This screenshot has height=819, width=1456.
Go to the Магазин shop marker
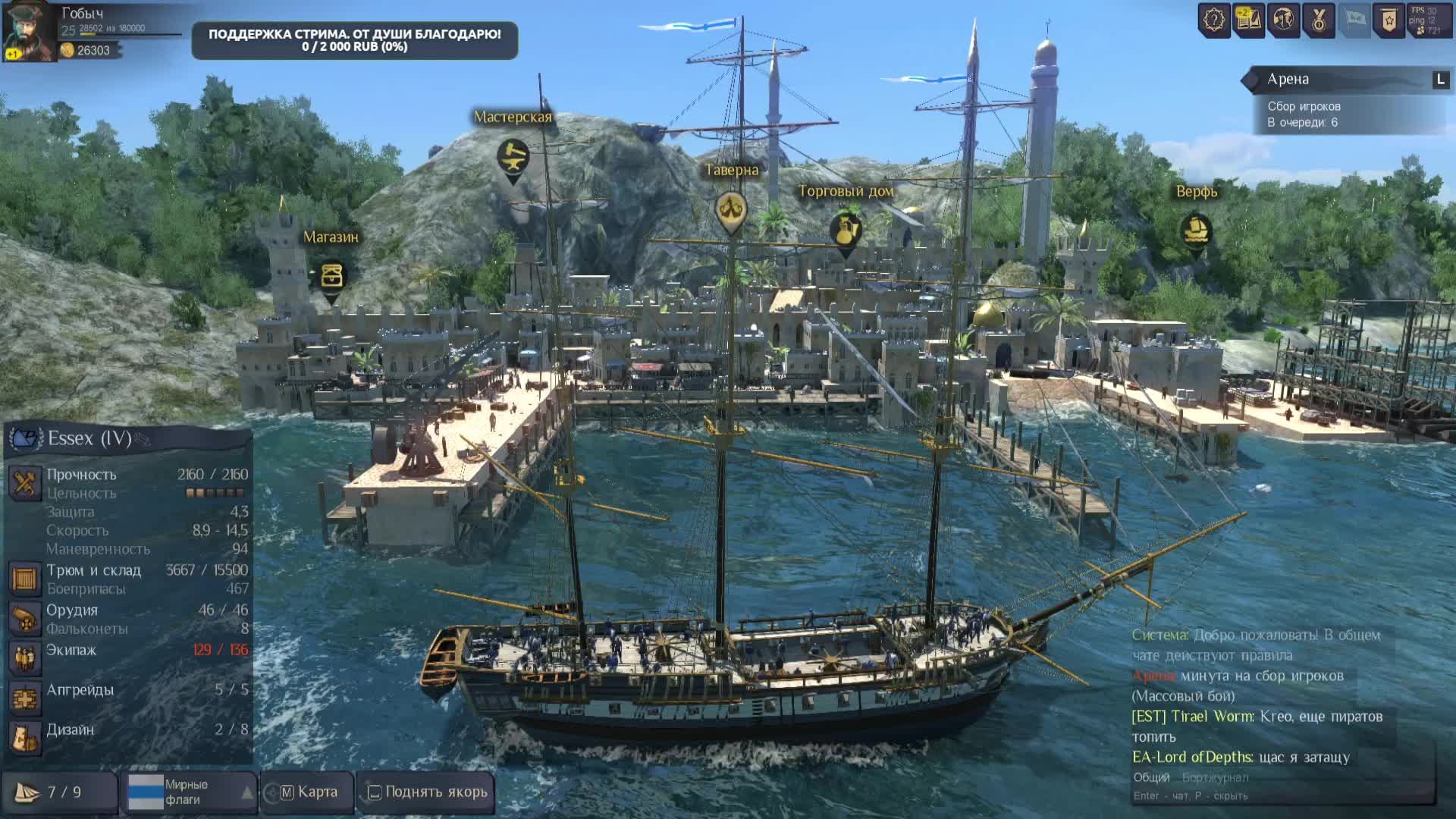331,275
